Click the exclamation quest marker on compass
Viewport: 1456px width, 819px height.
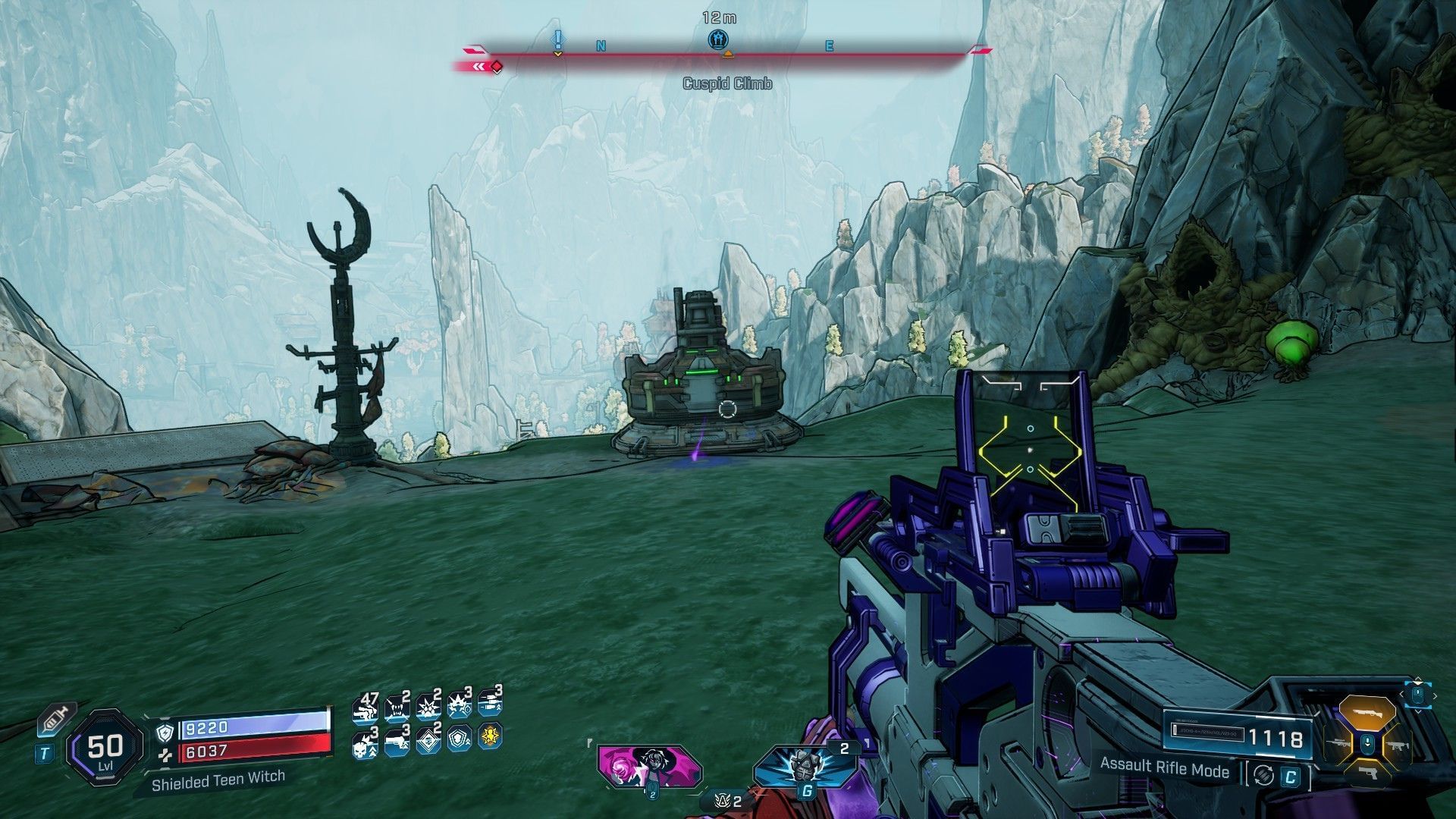coord(558,39)
